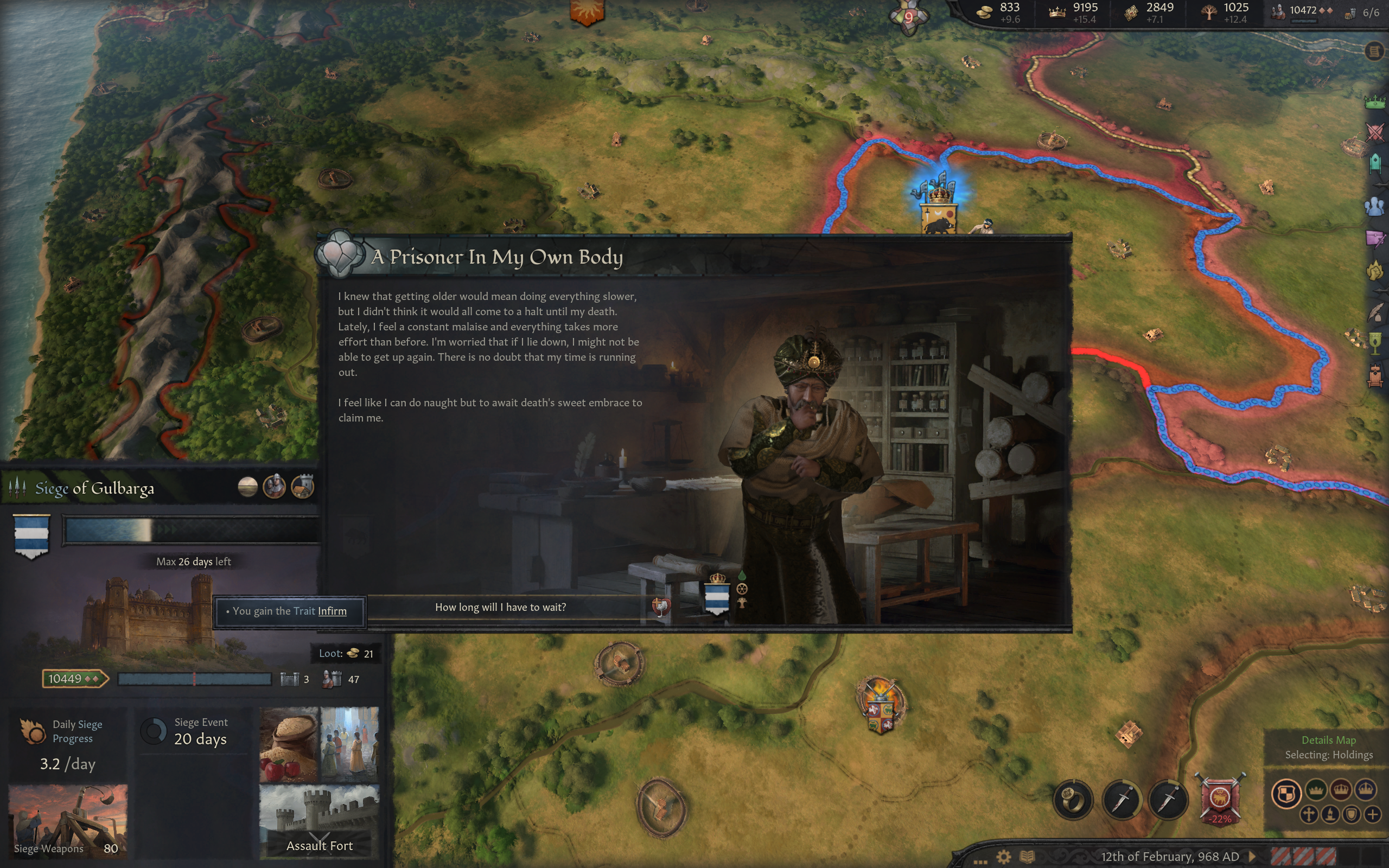
Task: Unpause the game with the play arrow
Action: point(1253,857)
